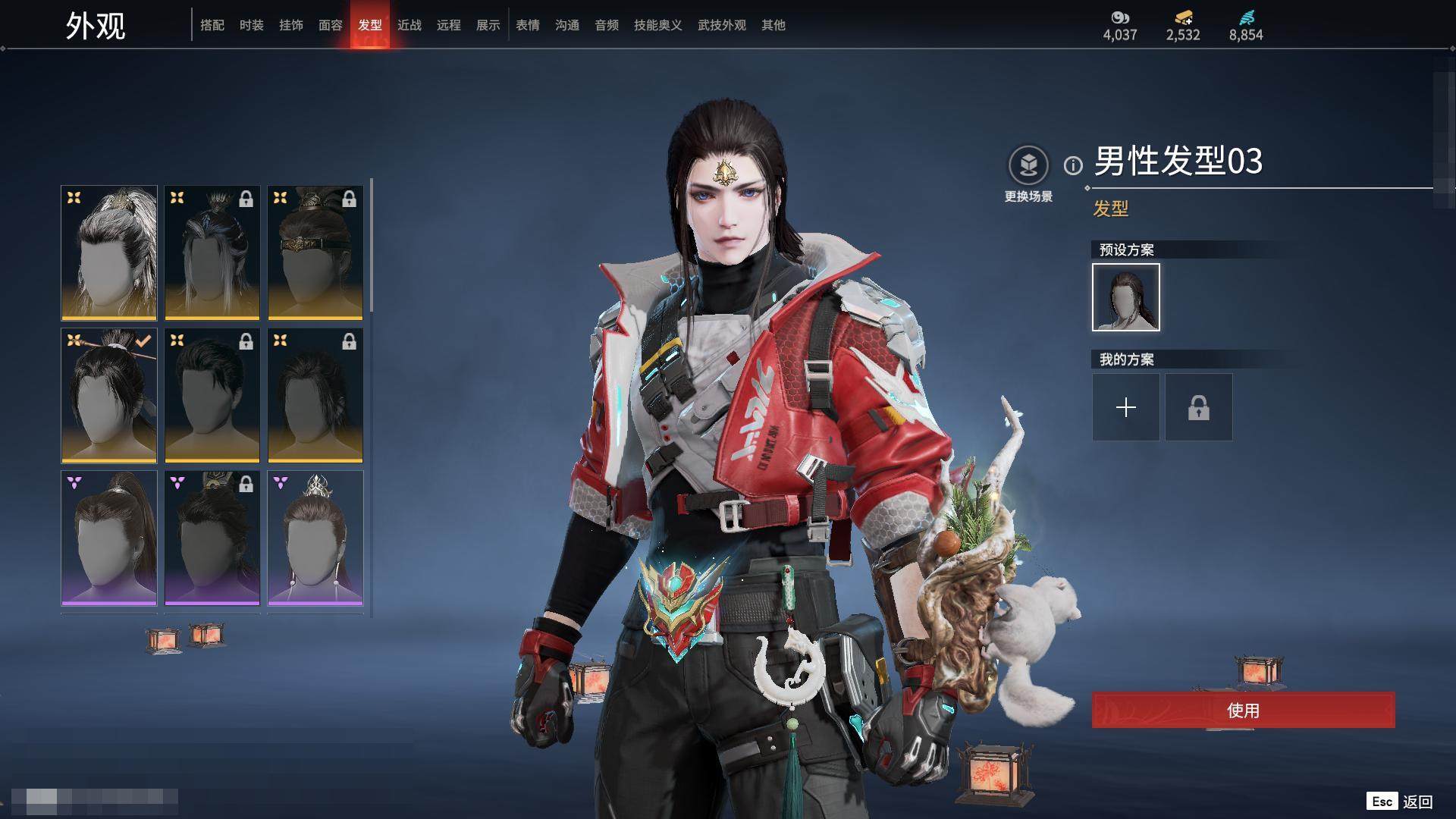Select the 挂饰 accessories tab
The height and width of the screenshot is (819, 1456).
[291, 25]
